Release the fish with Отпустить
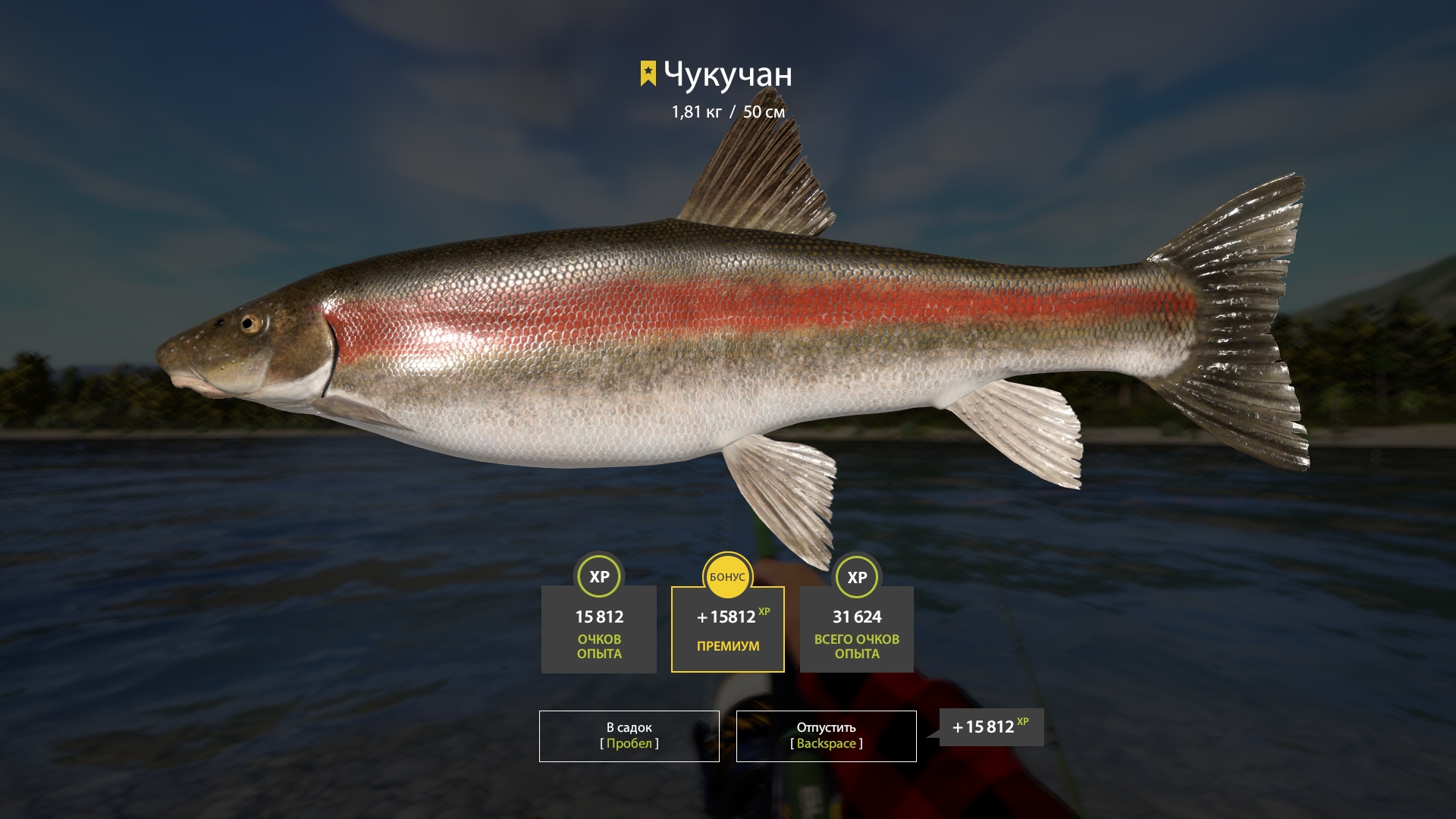Image resolution: width=1456 pixels, height=819 pixels. pos(826,736)
